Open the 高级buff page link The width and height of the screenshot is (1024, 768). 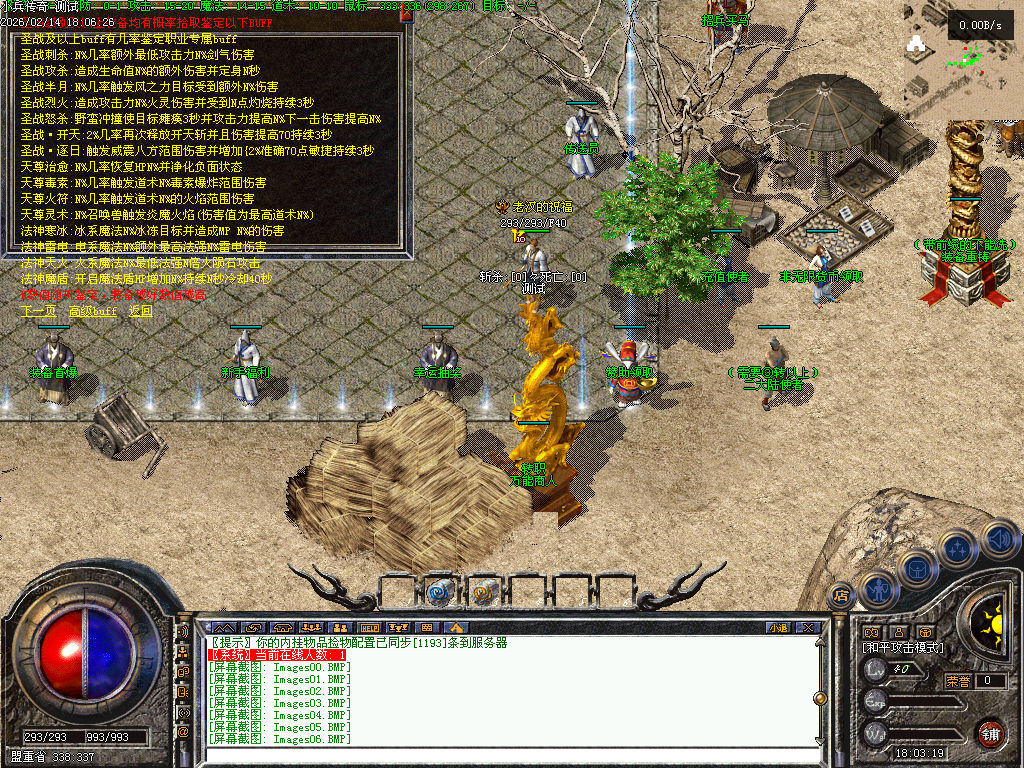[x=92, y=312]
